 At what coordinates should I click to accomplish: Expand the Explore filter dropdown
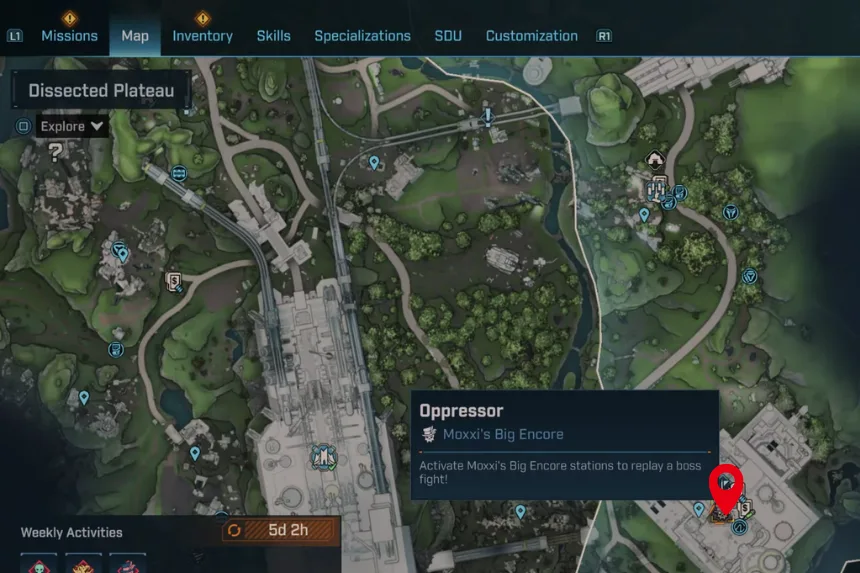tap(71, 127)
